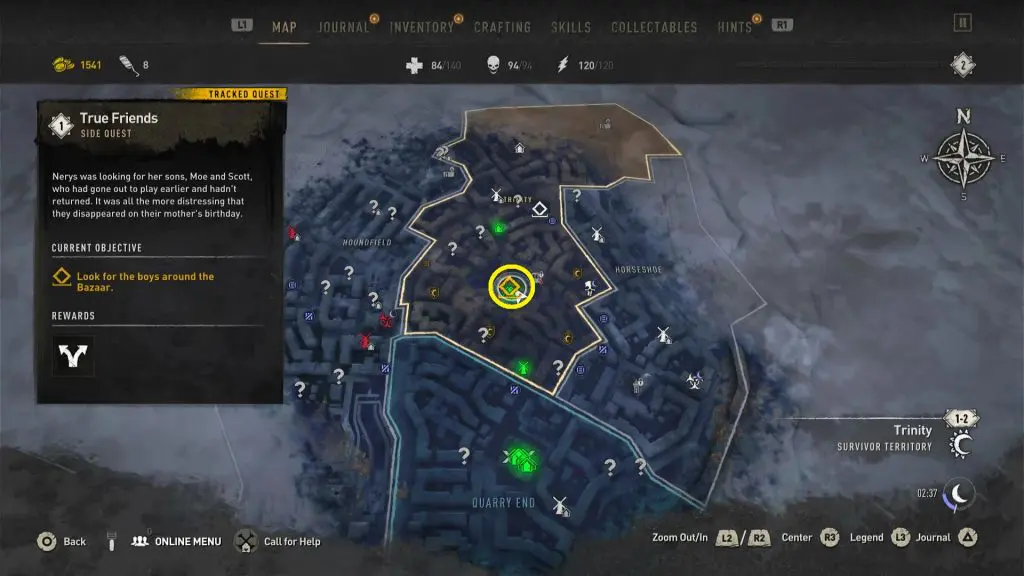Viewport: 1024px width, 576px height.
Task: Open the Inventory tab
Action: point(421,27)
